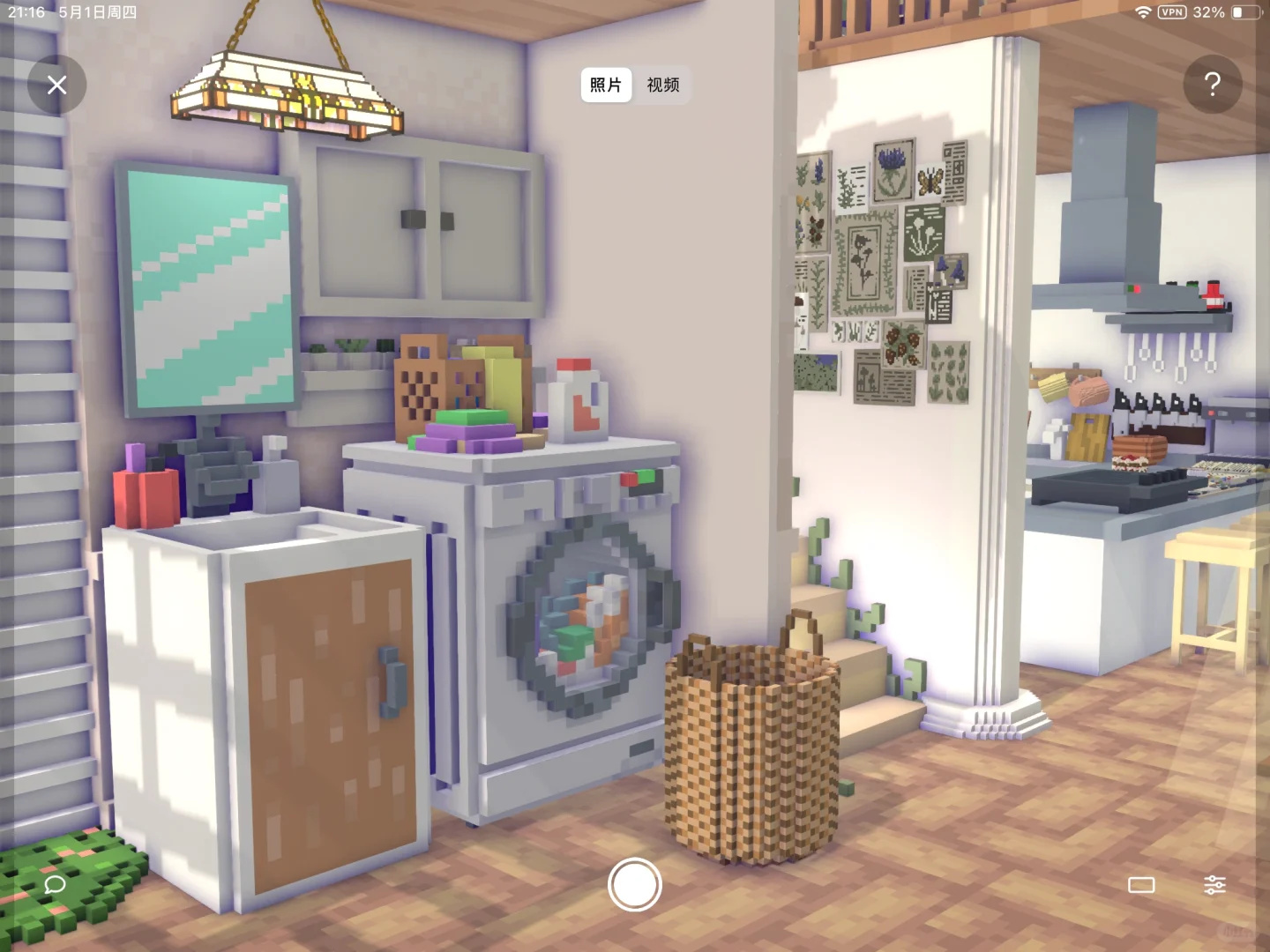The height and width of the screenshot is (952, 1270).
Task: Toggle photo mode on via 照片
Action: coord(606,86)
